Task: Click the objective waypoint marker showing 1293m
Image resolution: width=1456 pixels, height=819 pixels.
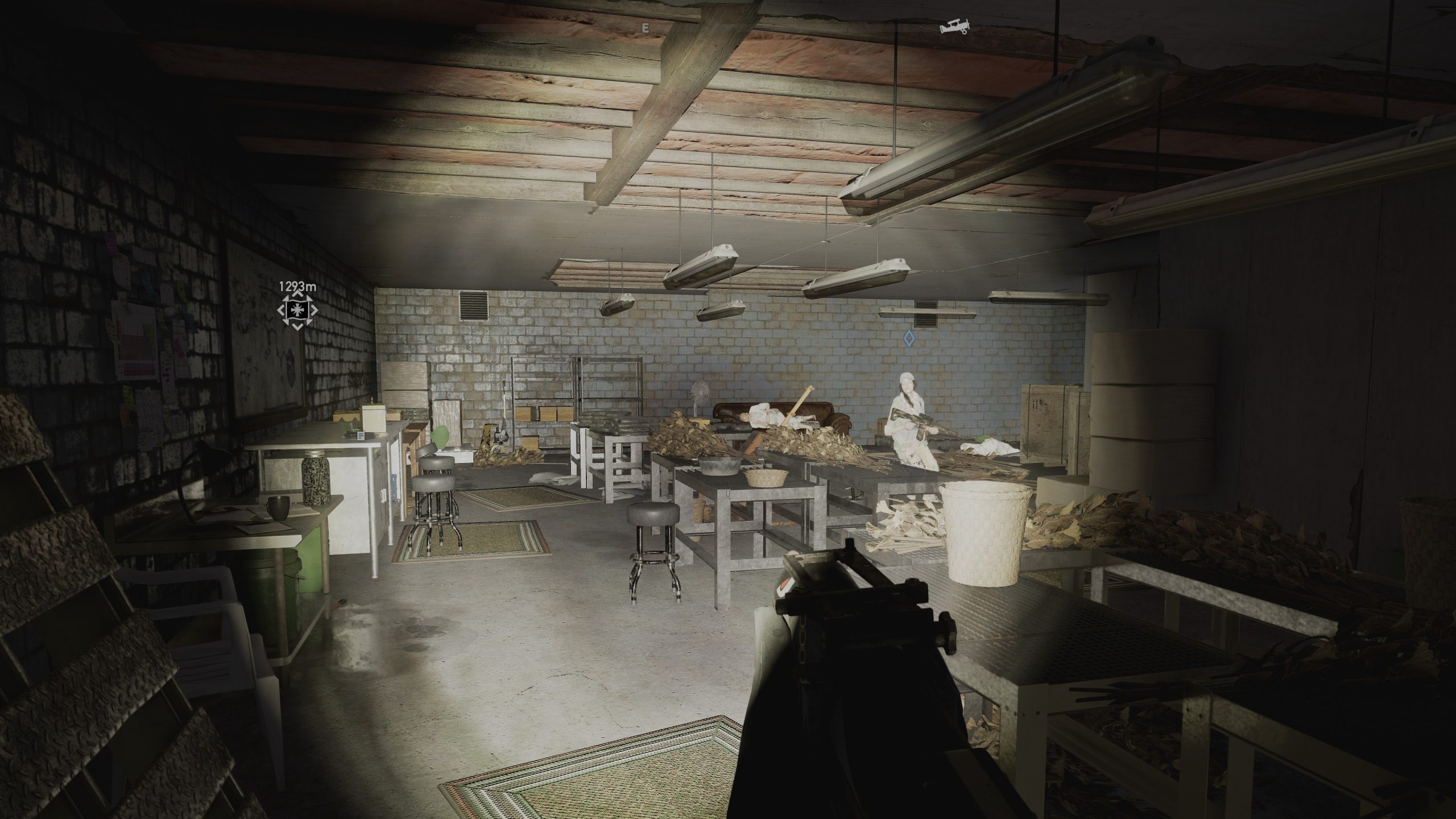Action: pos(296,310)
